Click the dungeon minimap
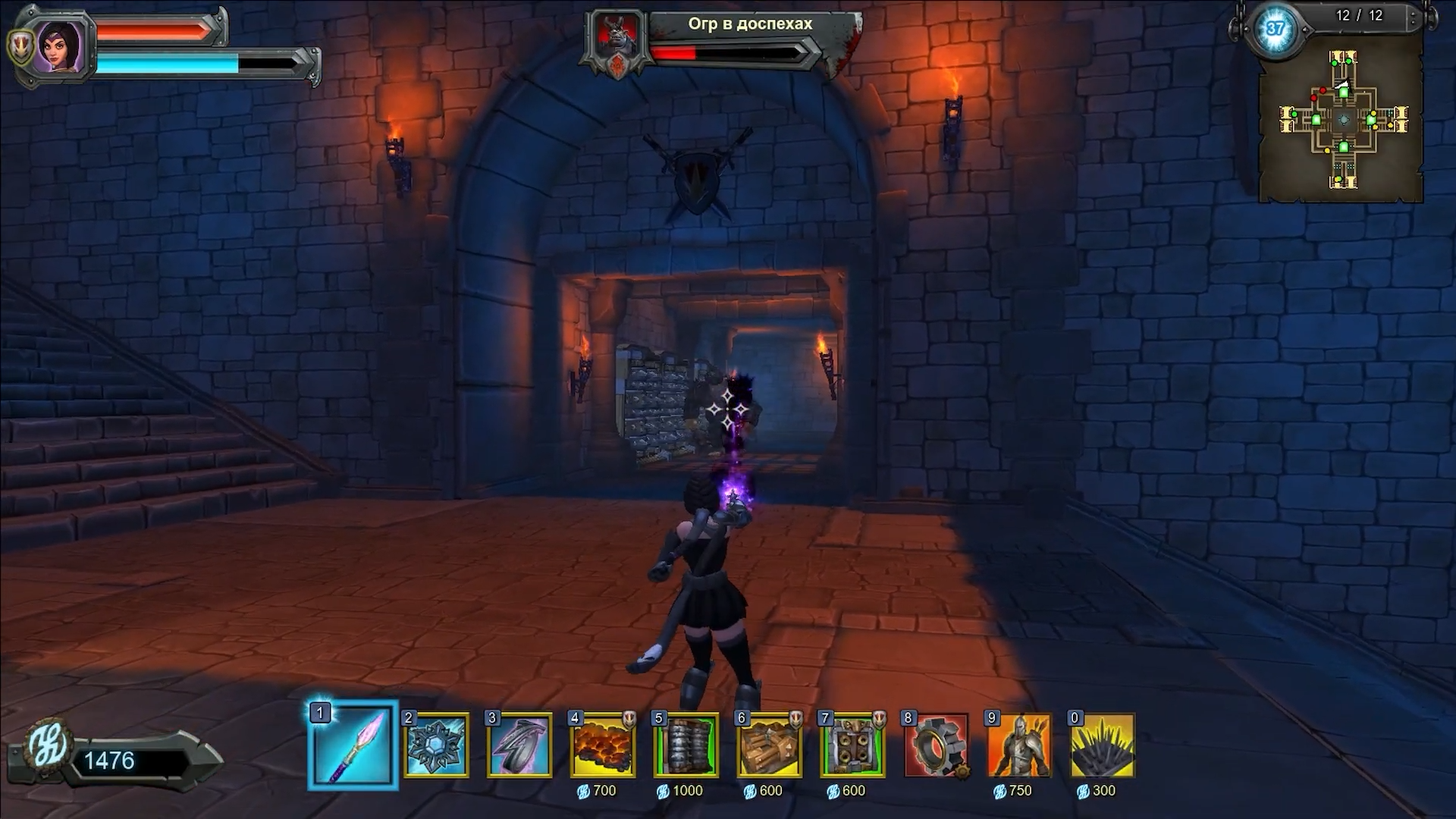The height and width of the screenshot is (819, 1456). pyautogui.click(x=1342, y=120)
